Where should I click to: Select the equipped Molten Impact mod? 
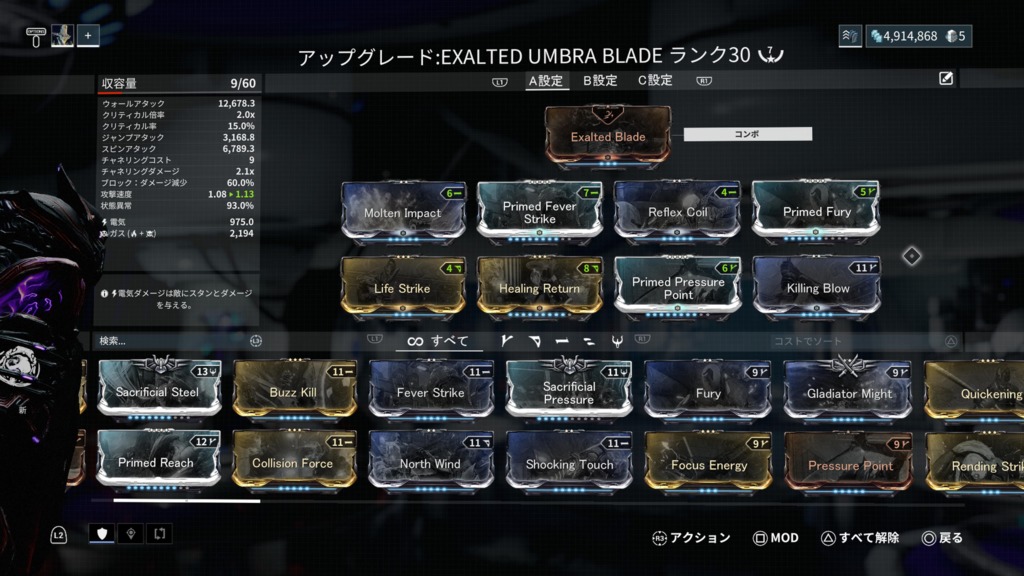pyautogui.click(x=403, y=212)
